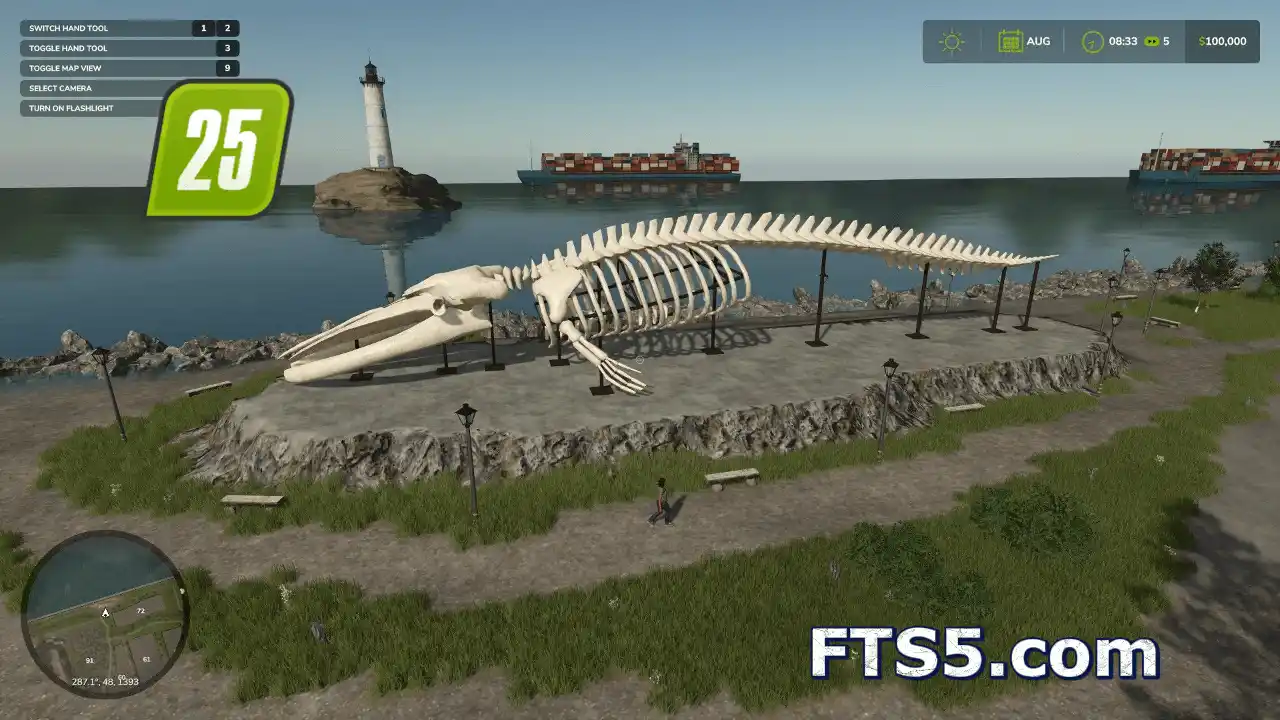Select field 72 marker on the minimap
The width and height of the screenshot is (1280, 720).
tap(140, 610)
